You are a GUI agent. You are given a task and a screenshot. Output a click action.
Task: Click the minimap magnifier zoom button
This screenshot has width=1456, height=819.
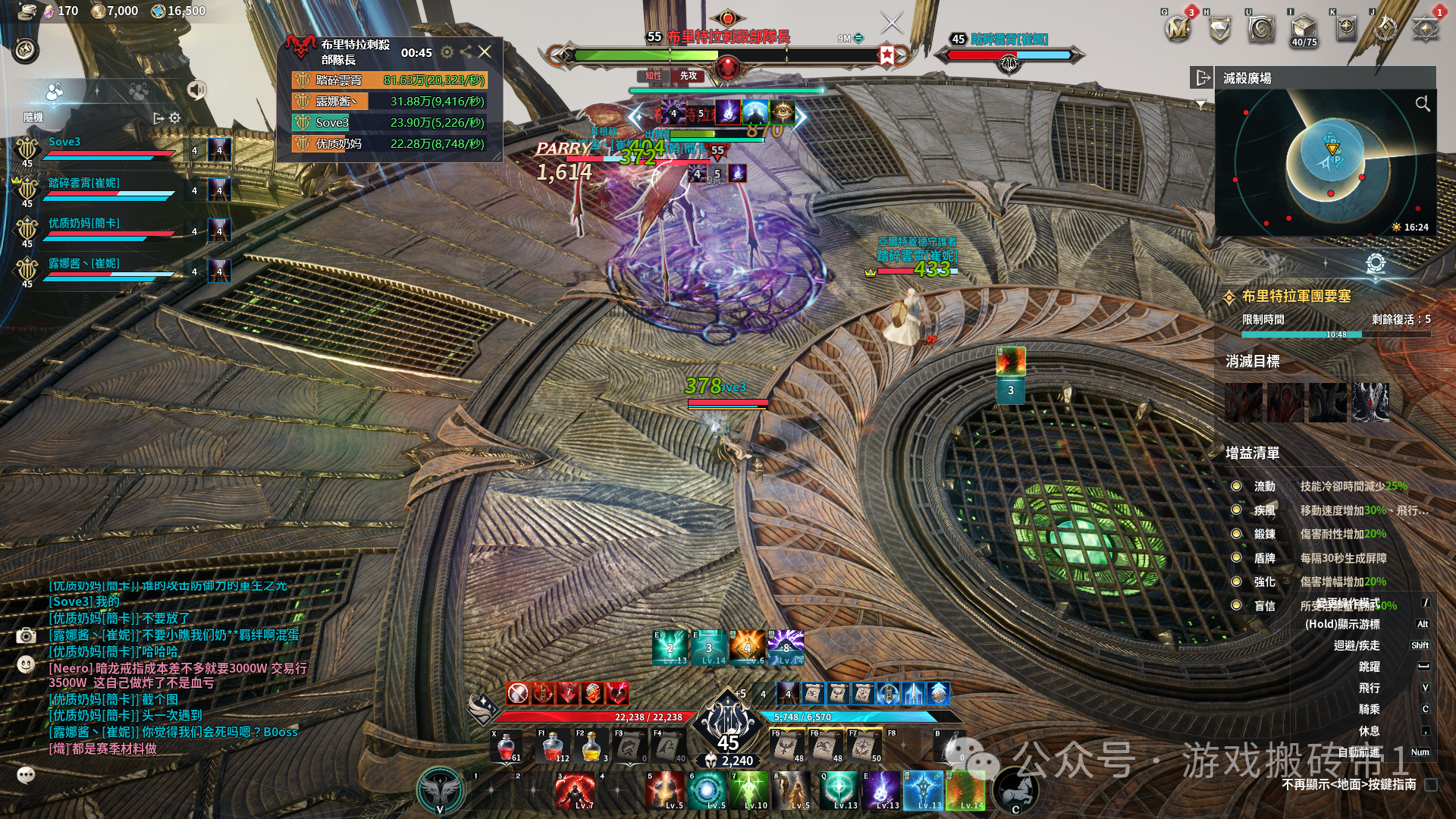1422,103
